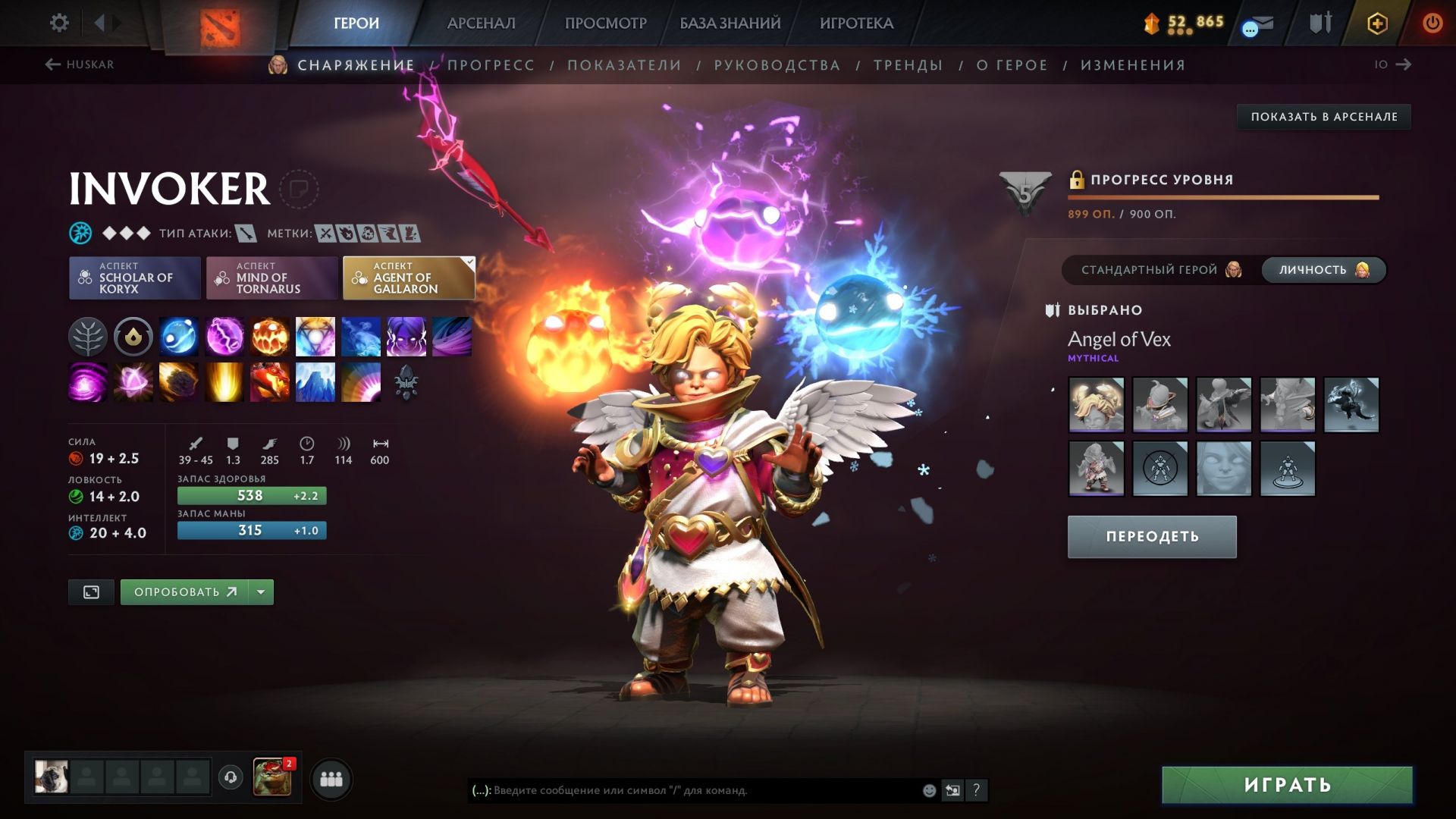The height and width of the screenshot is (819, 1456).
Task: Open the dropdown arrow beside Опробовать
Action: (x=261, y=592)
